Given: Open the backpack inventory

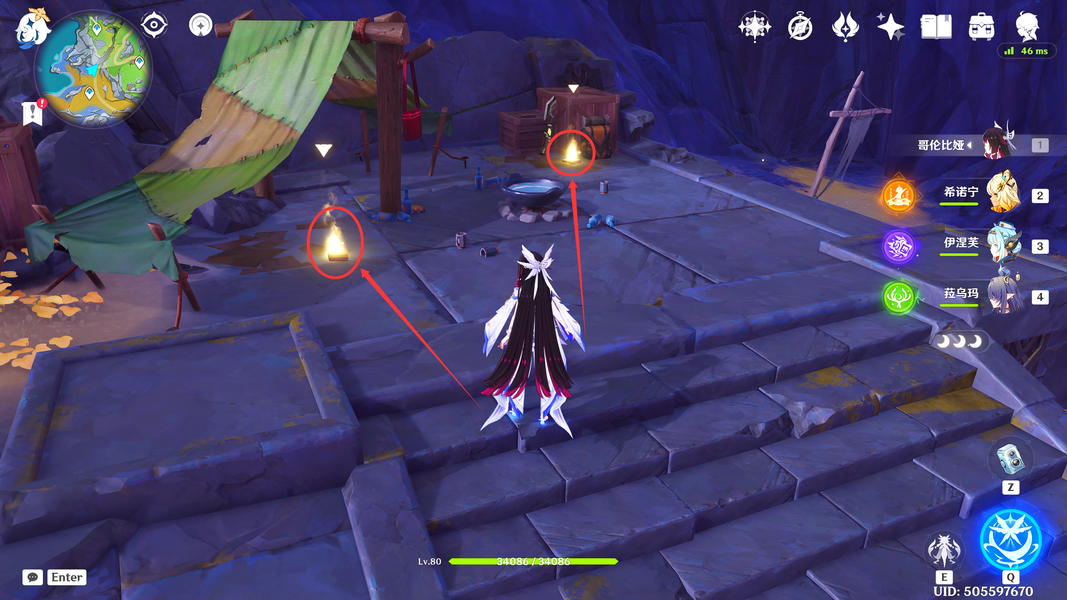Looking at the screenshot, I should pos(981,26).
